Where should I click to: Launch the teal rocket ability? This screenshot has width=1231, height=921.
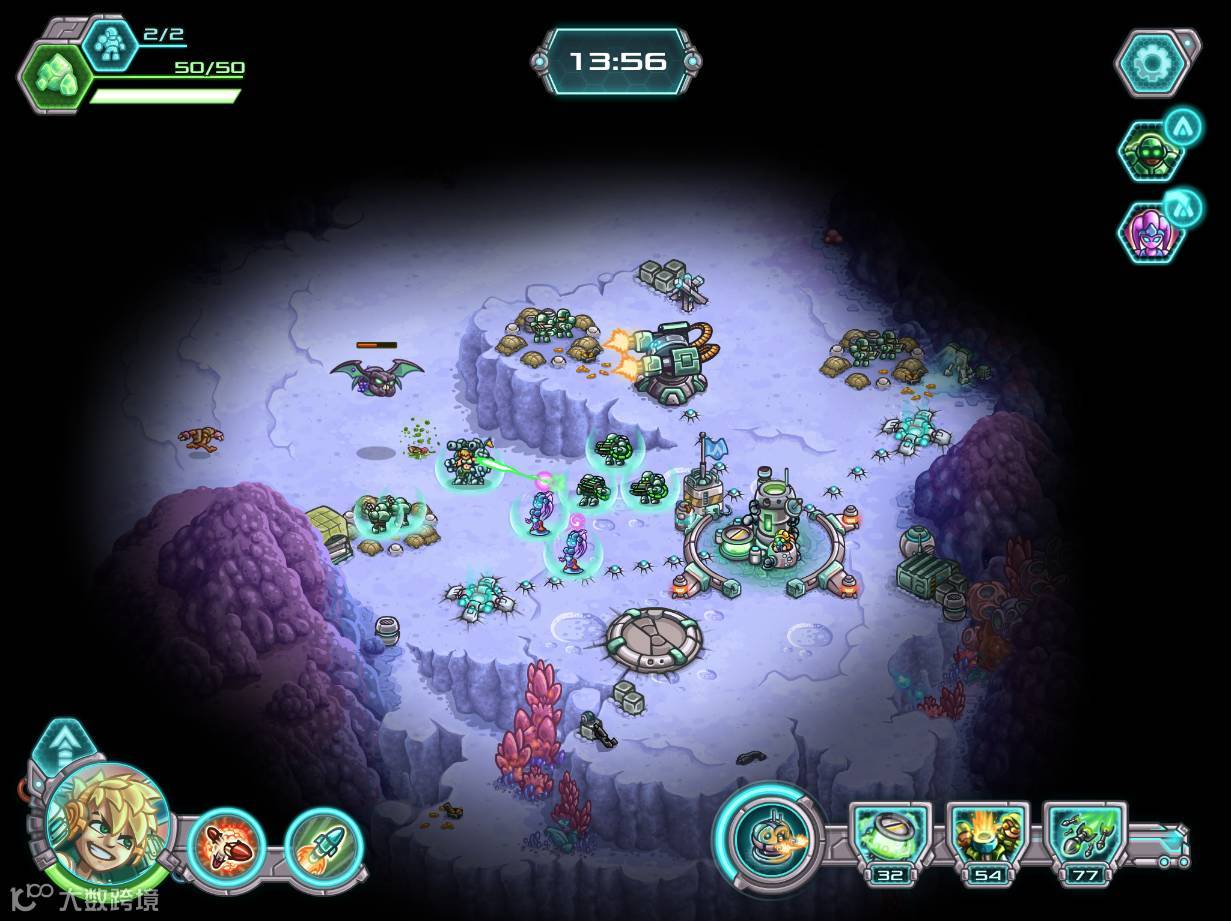(323, 845)
